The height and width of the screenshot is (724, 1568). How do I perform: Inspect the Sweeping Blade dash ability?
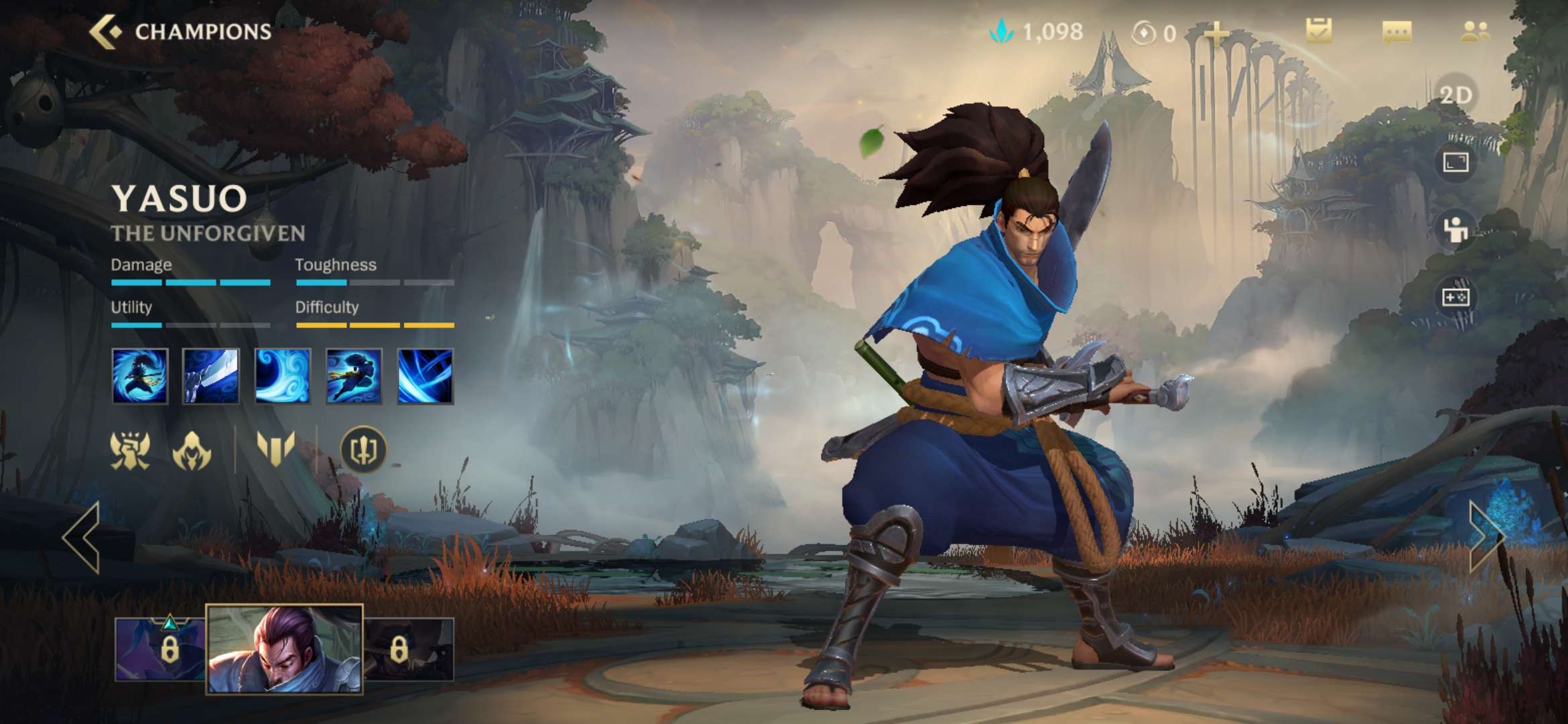click(x=354, y=376)
